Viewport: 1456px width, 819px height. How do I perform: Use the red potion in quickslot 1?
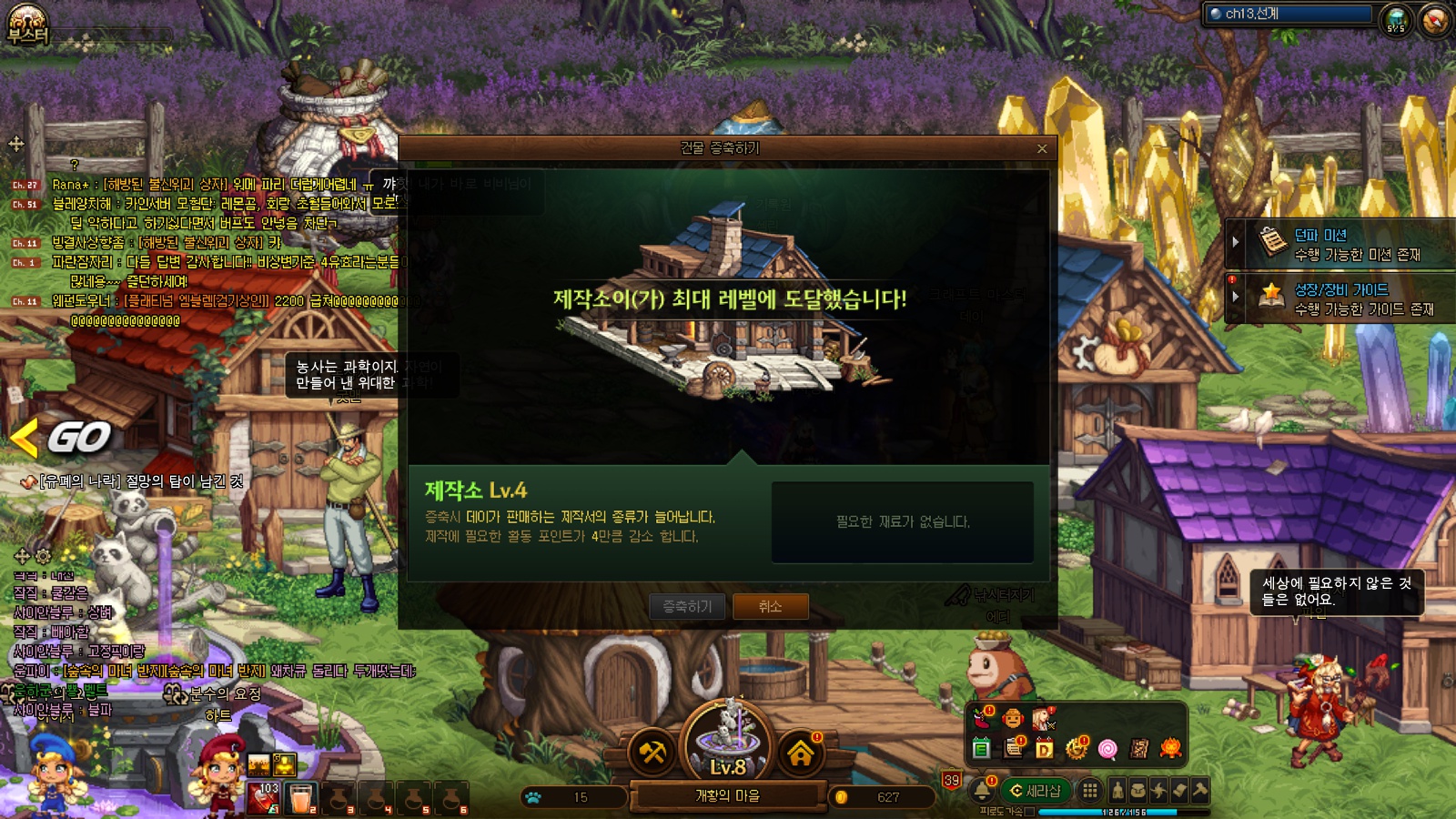click(264, 798)
